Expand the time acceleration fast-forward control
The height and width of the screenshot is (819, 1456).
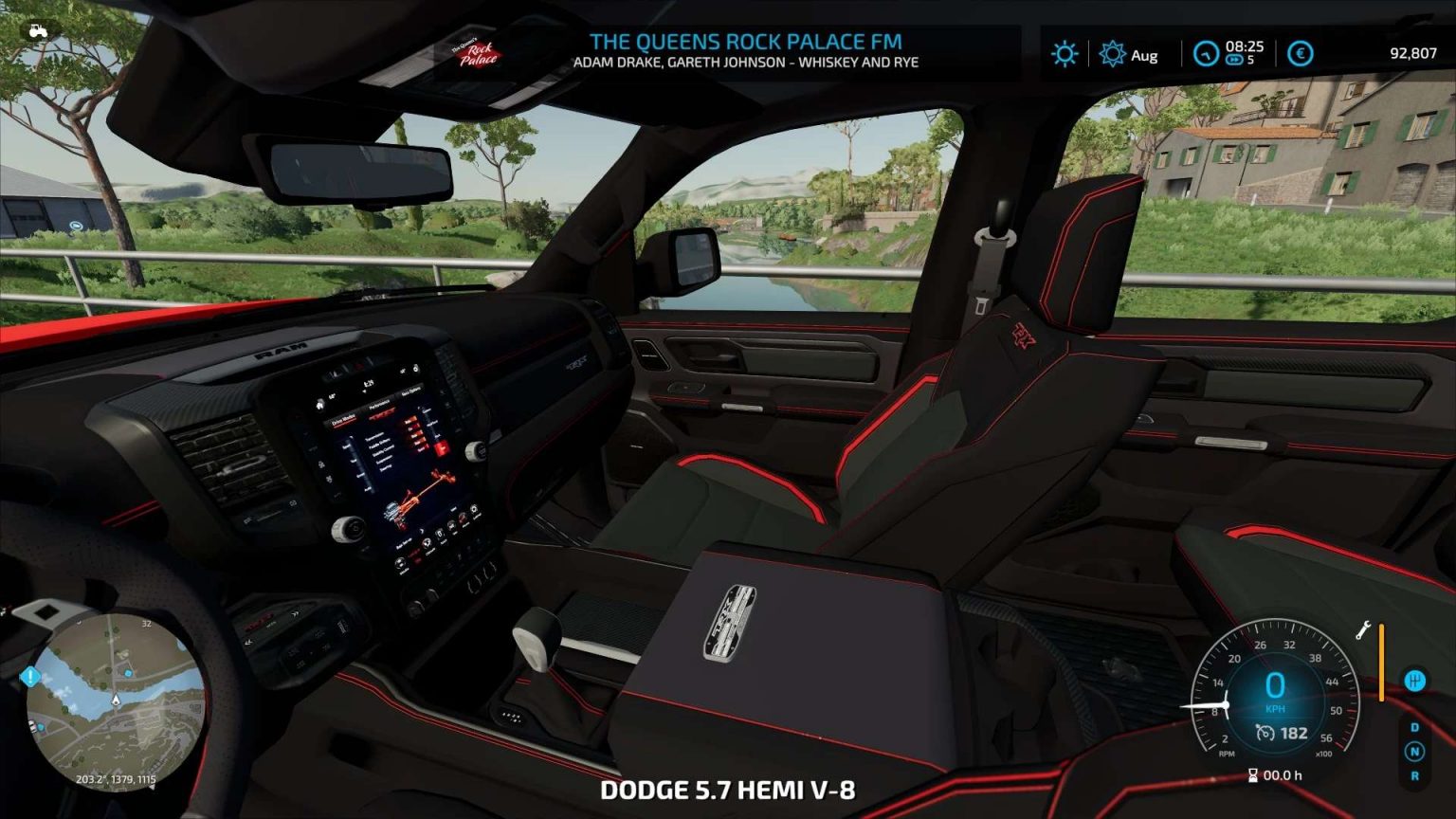click(1233, 59)
